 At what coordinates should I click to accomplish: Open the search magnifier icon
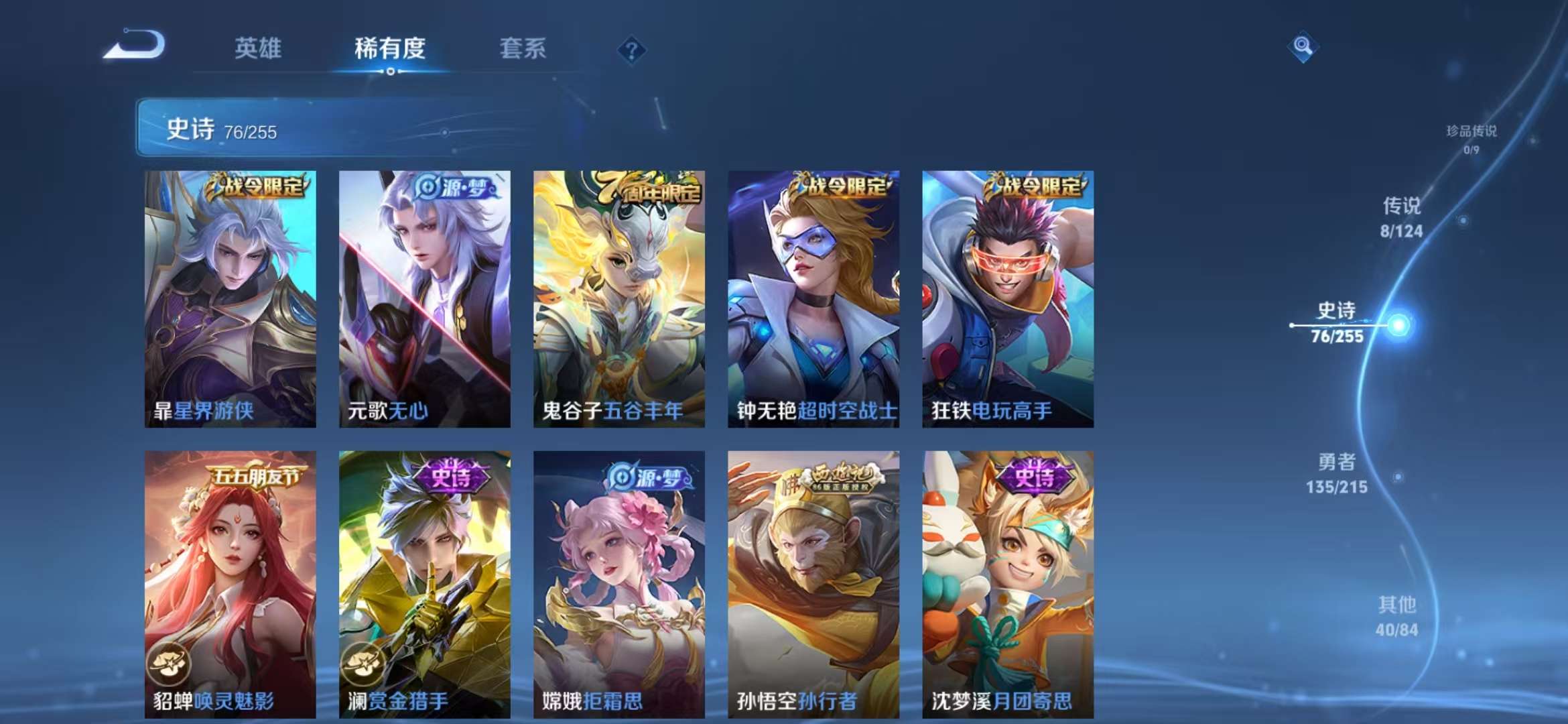(x=1301, y=46)
